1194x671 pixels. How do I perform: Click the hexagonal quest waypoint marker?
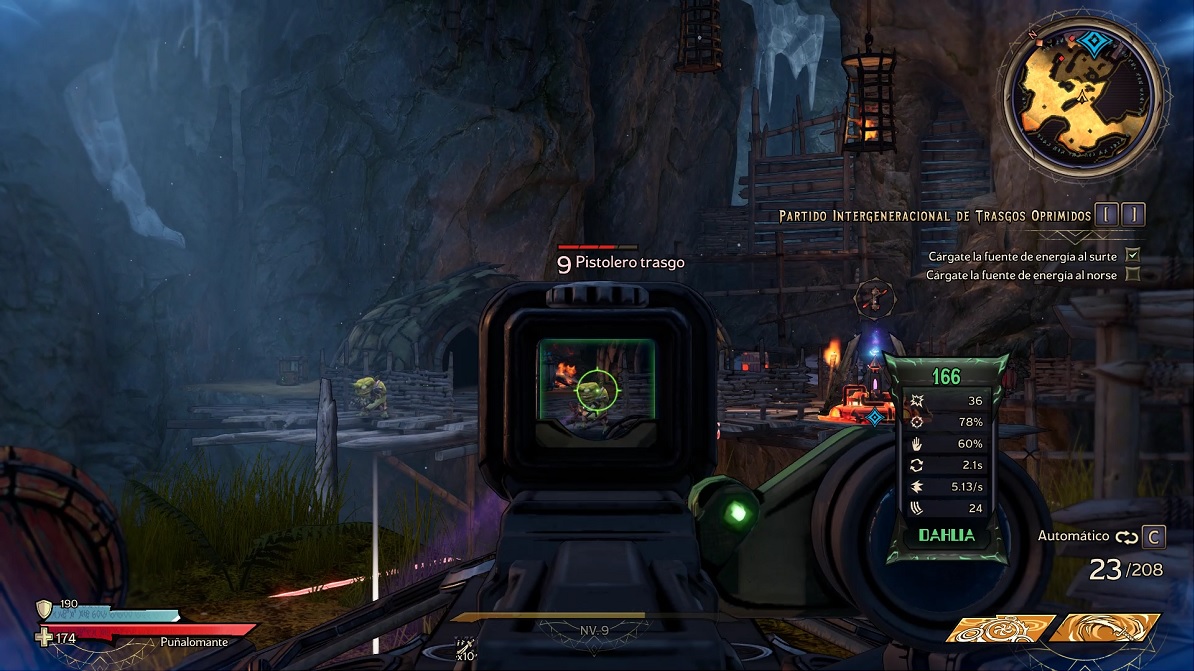pos(874,298)
